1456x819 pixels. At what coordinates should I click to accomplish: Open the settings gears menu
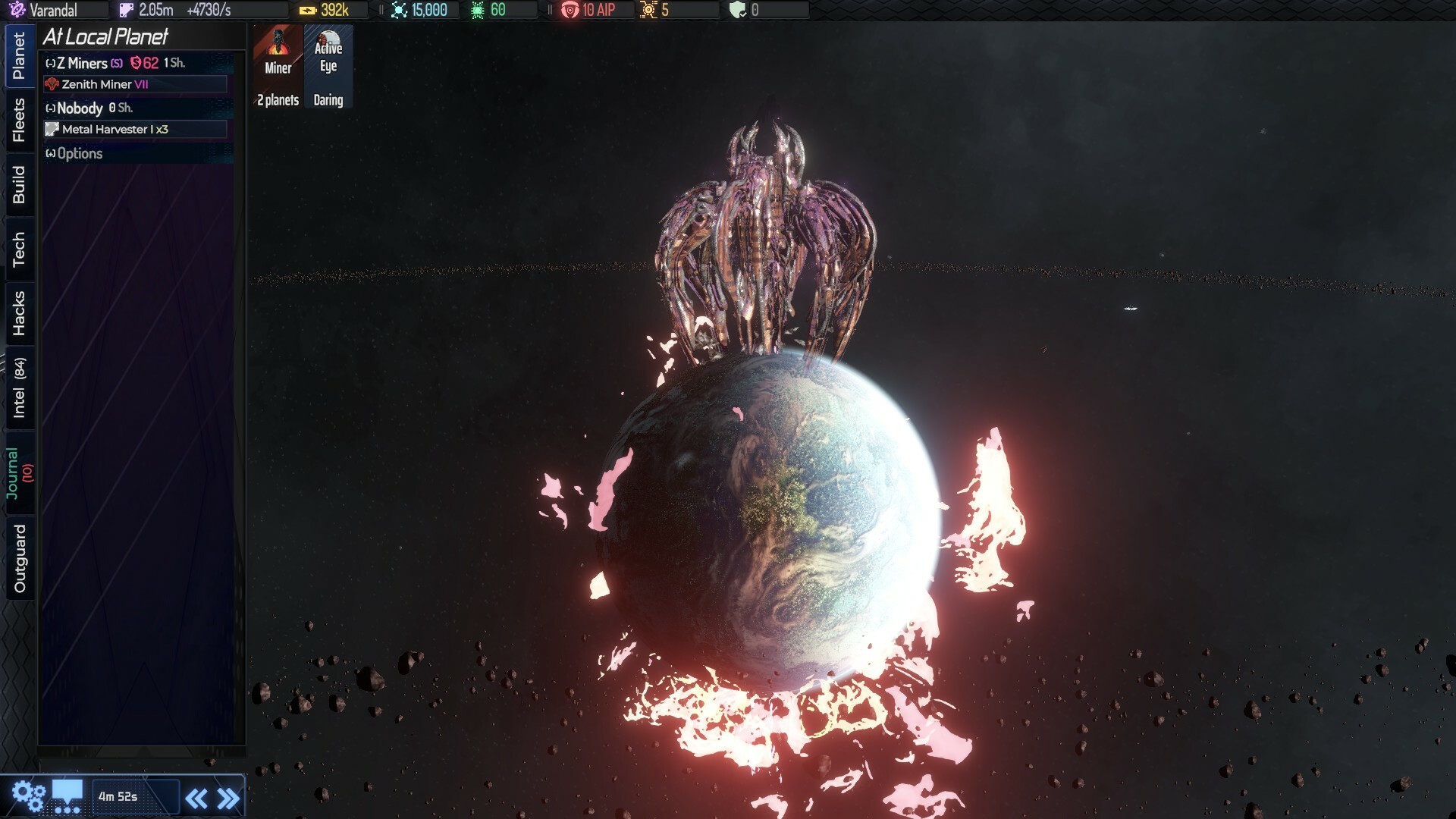click(x=29, y=795)
